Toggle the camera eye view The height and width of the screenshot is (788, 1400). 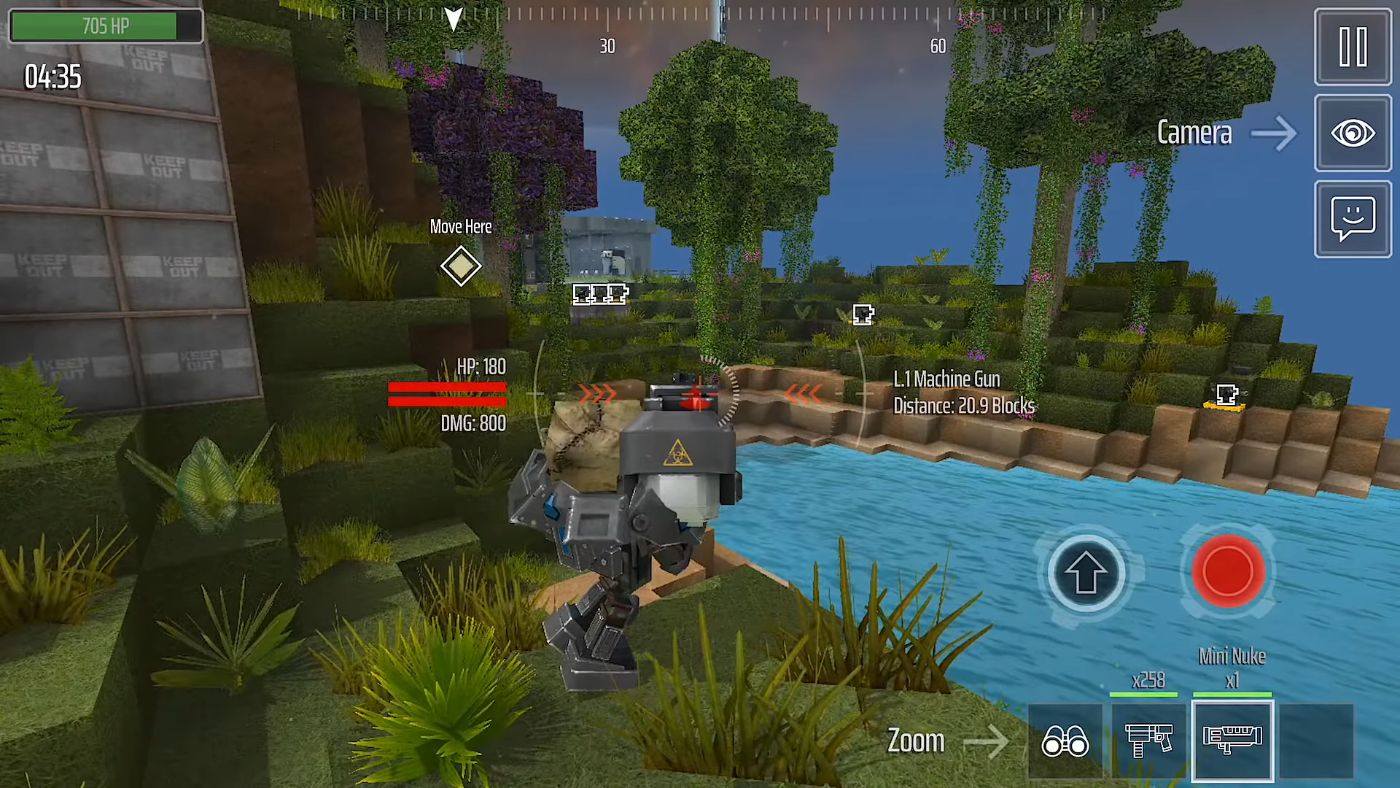click(x=1352, y=132)
